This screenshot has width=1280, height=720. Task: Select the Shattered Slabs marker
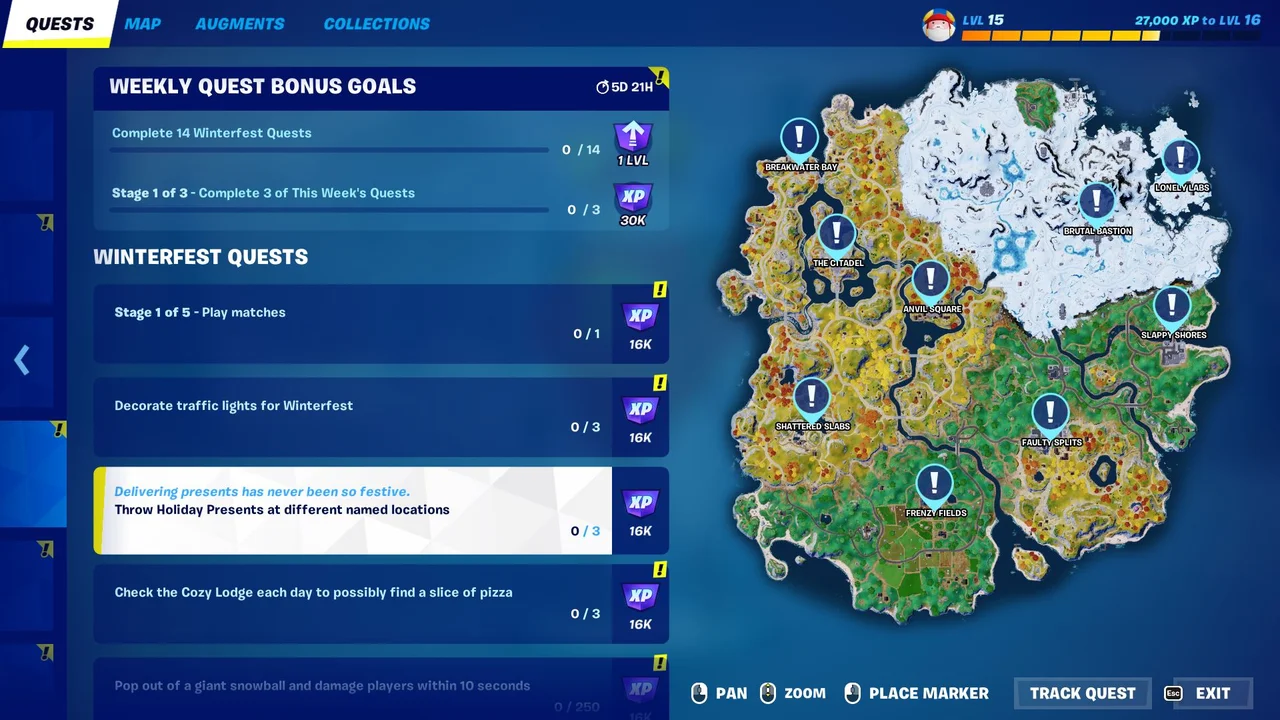(812, 398)
